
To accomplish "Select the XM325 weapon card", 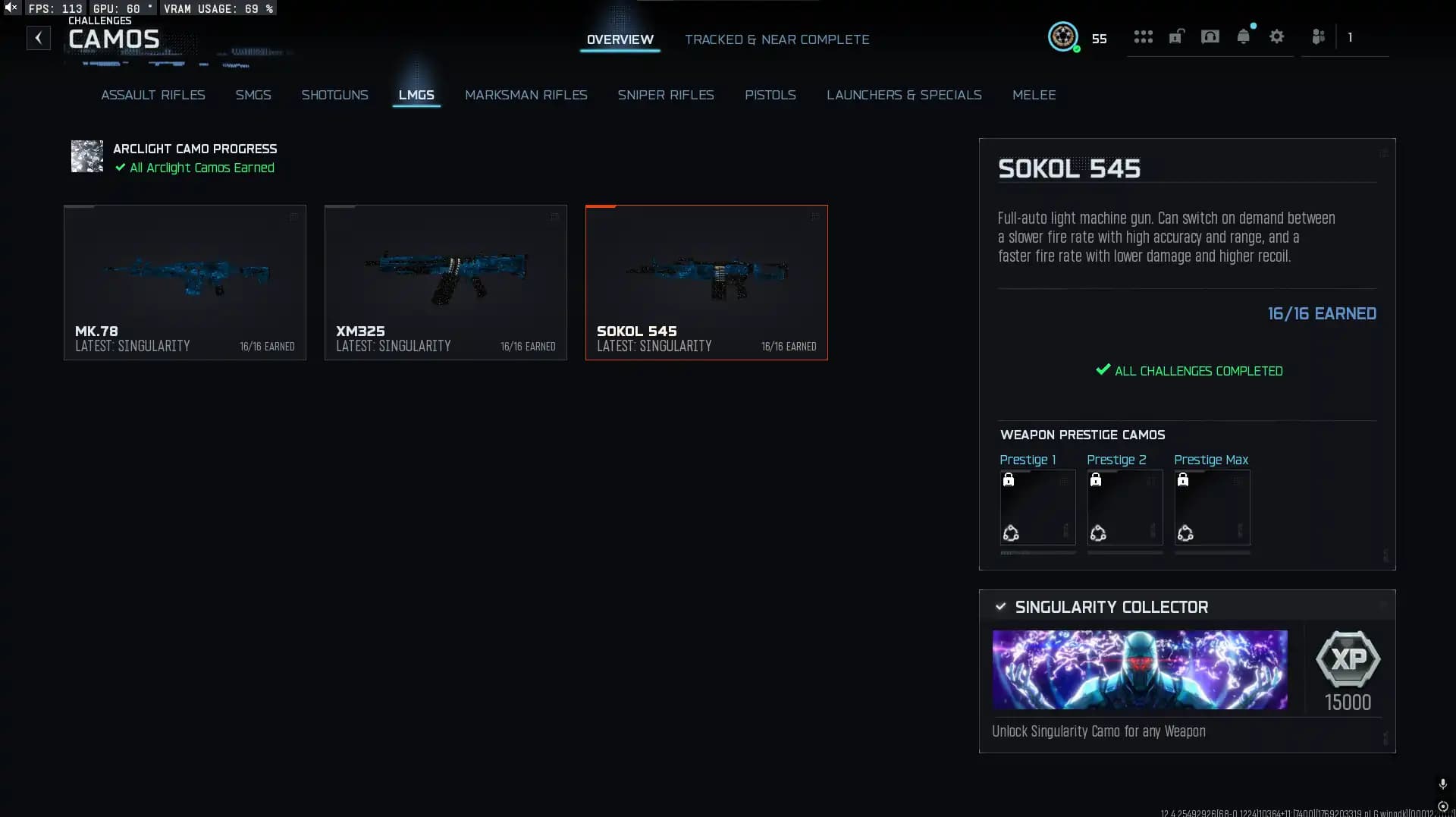I will tap(446, 281).
